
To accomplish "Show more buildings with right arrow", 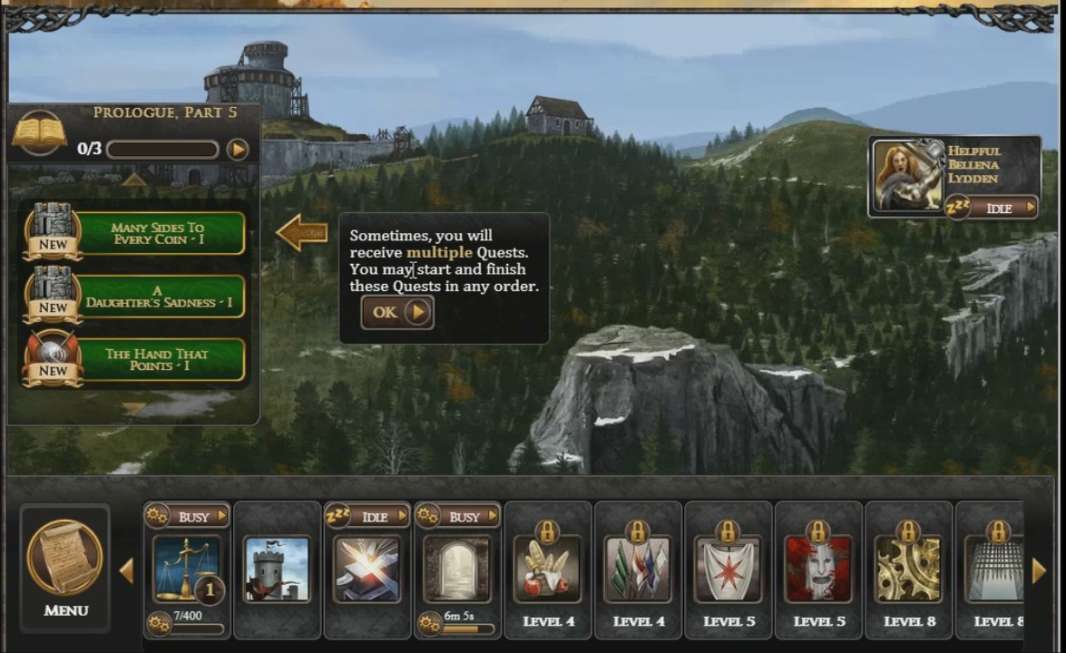I will (1039, 571).
